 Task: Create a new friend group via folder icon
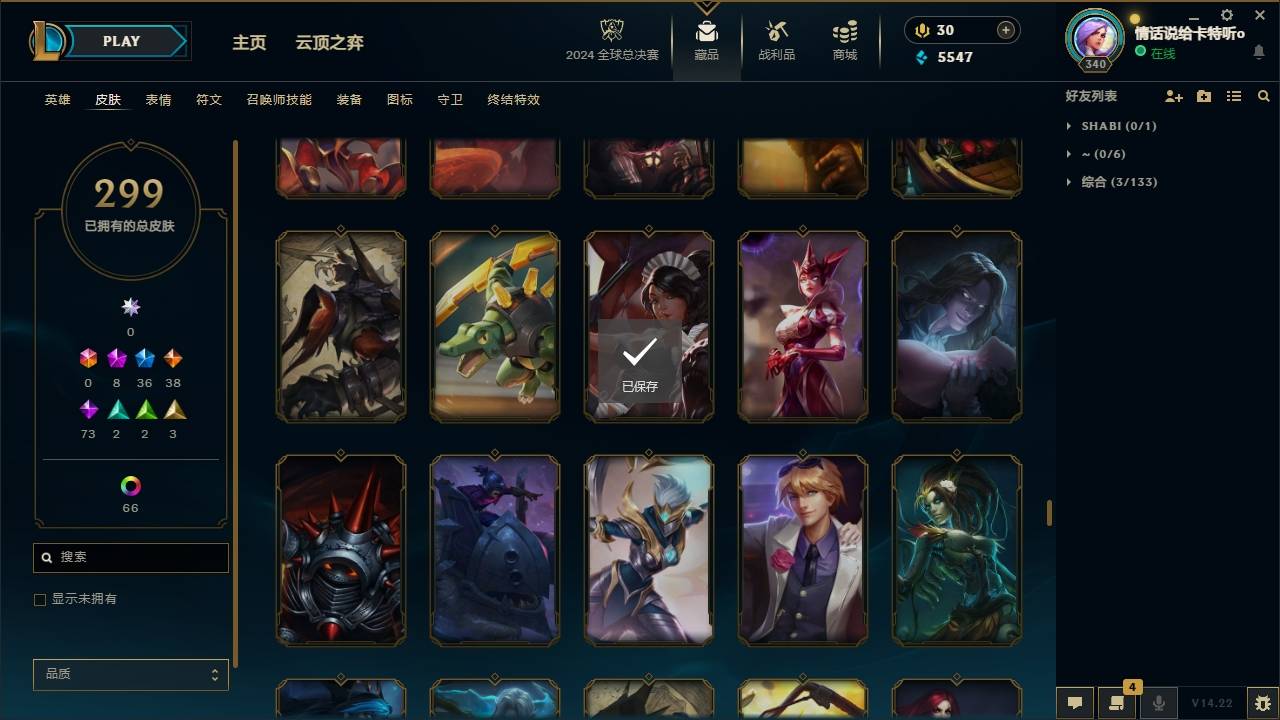pos(1204,96)
